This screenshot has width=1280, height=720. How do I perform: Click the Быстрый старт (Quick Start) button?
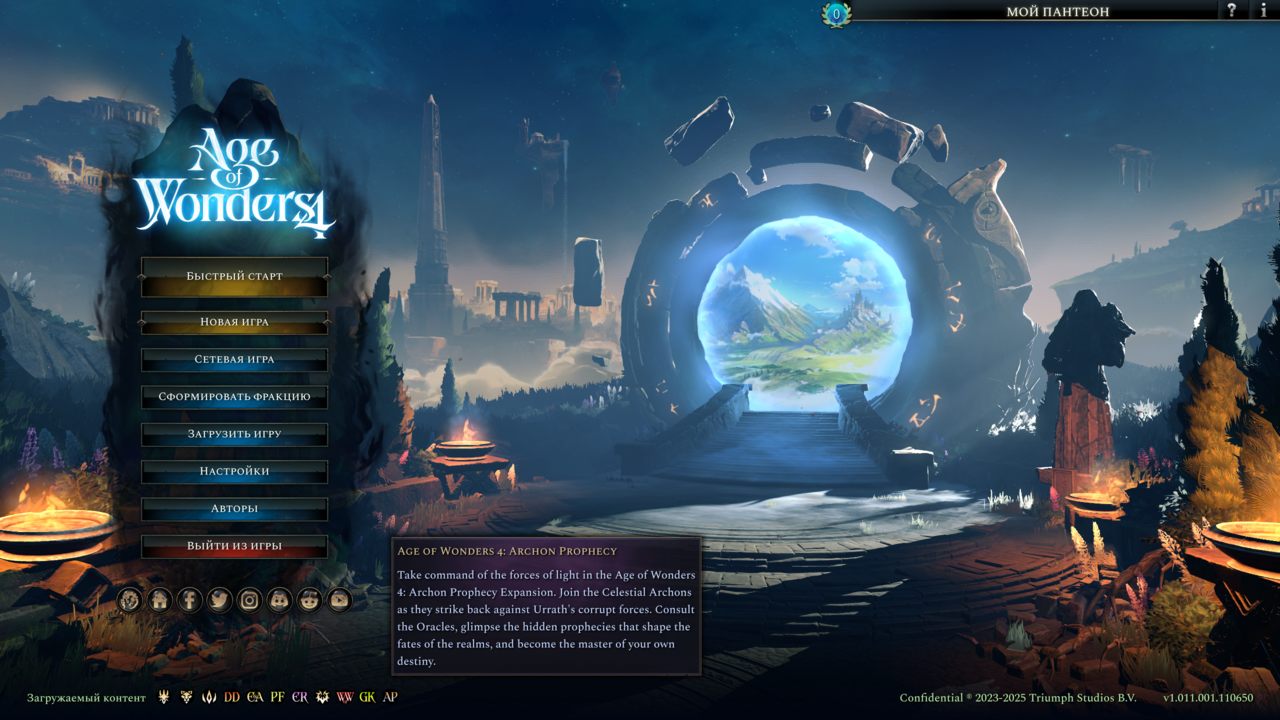click(x=234, y=276)
